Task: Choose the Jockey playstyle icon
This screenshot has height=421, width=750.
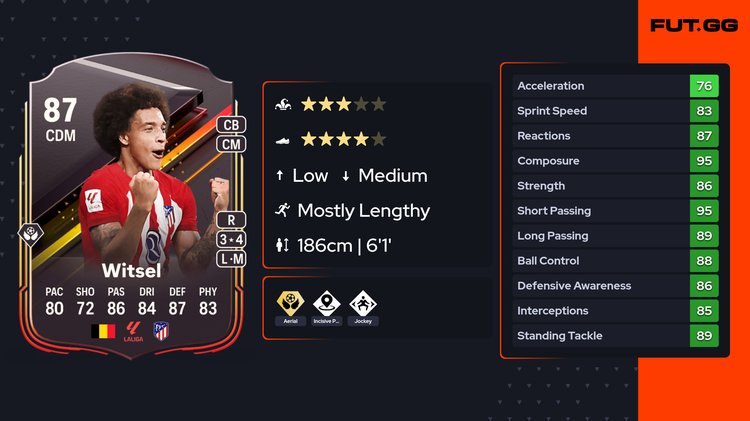Action: tap(363, 305)
